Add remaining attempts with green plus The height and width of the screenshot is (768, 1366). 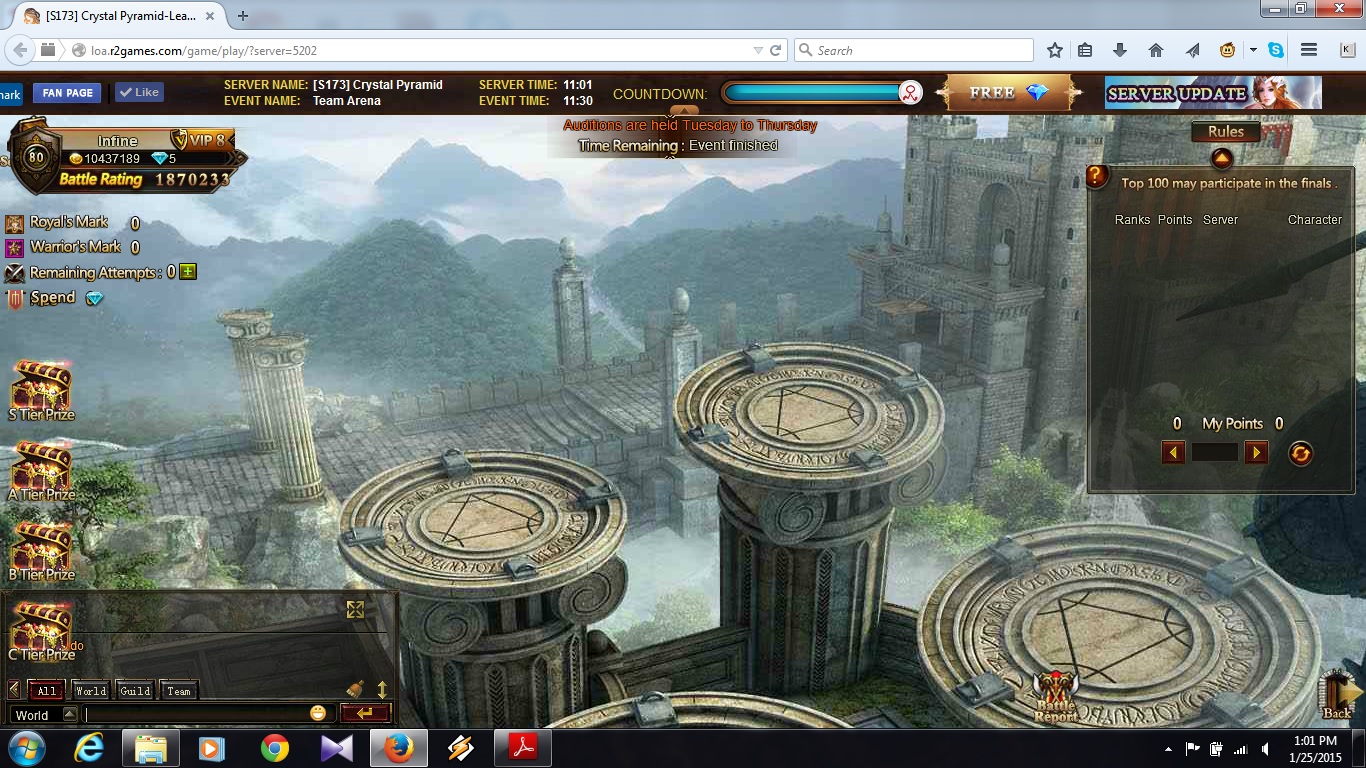pos(188,272)
